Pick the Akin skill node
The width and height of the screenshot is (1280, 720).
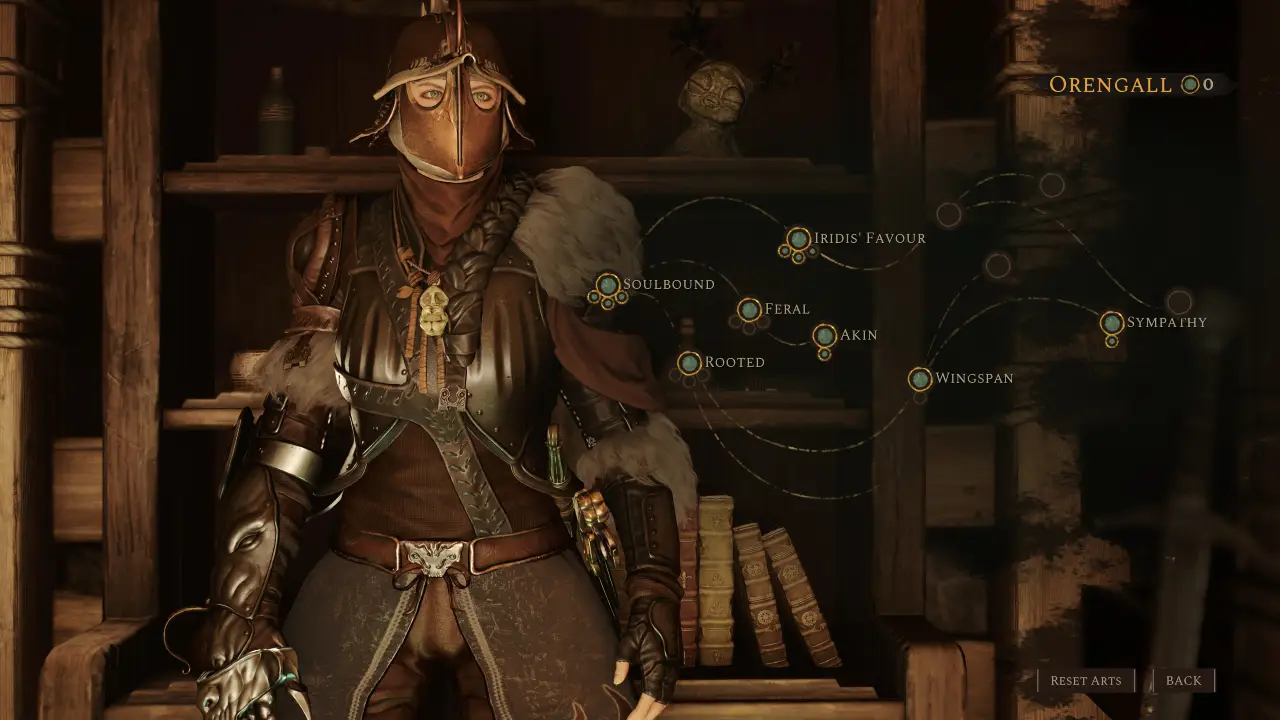pos(824,336)
